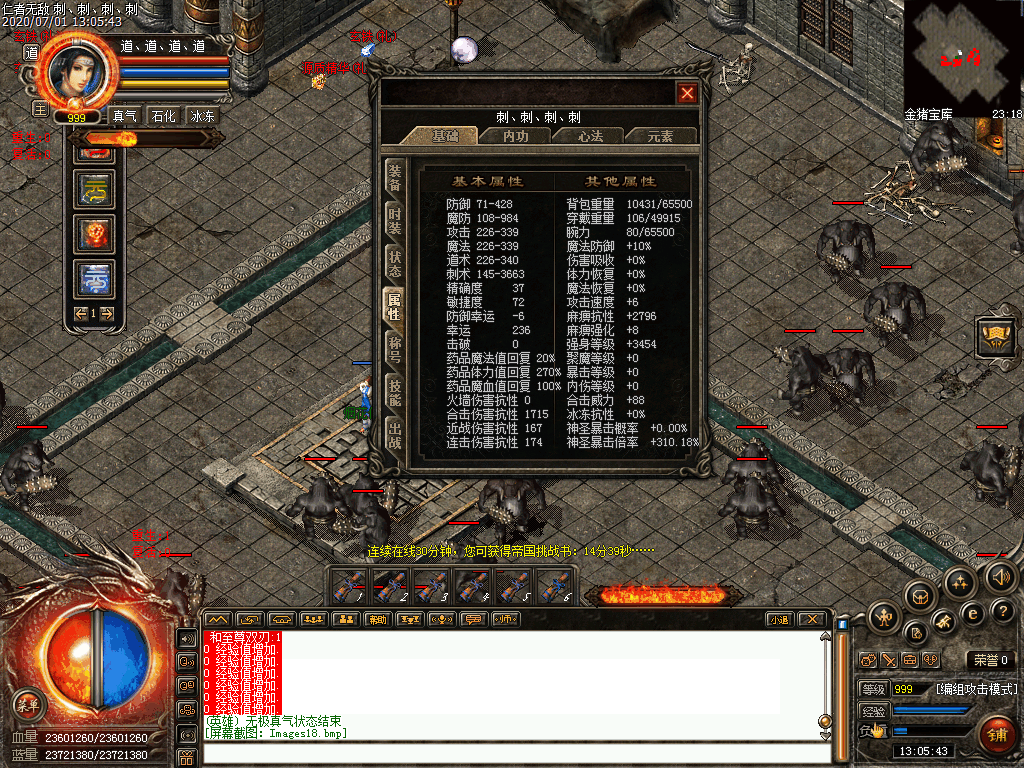Switch to the 称号 side tab
Viewport: 1024px width, 768px height.
pos(395,349)
